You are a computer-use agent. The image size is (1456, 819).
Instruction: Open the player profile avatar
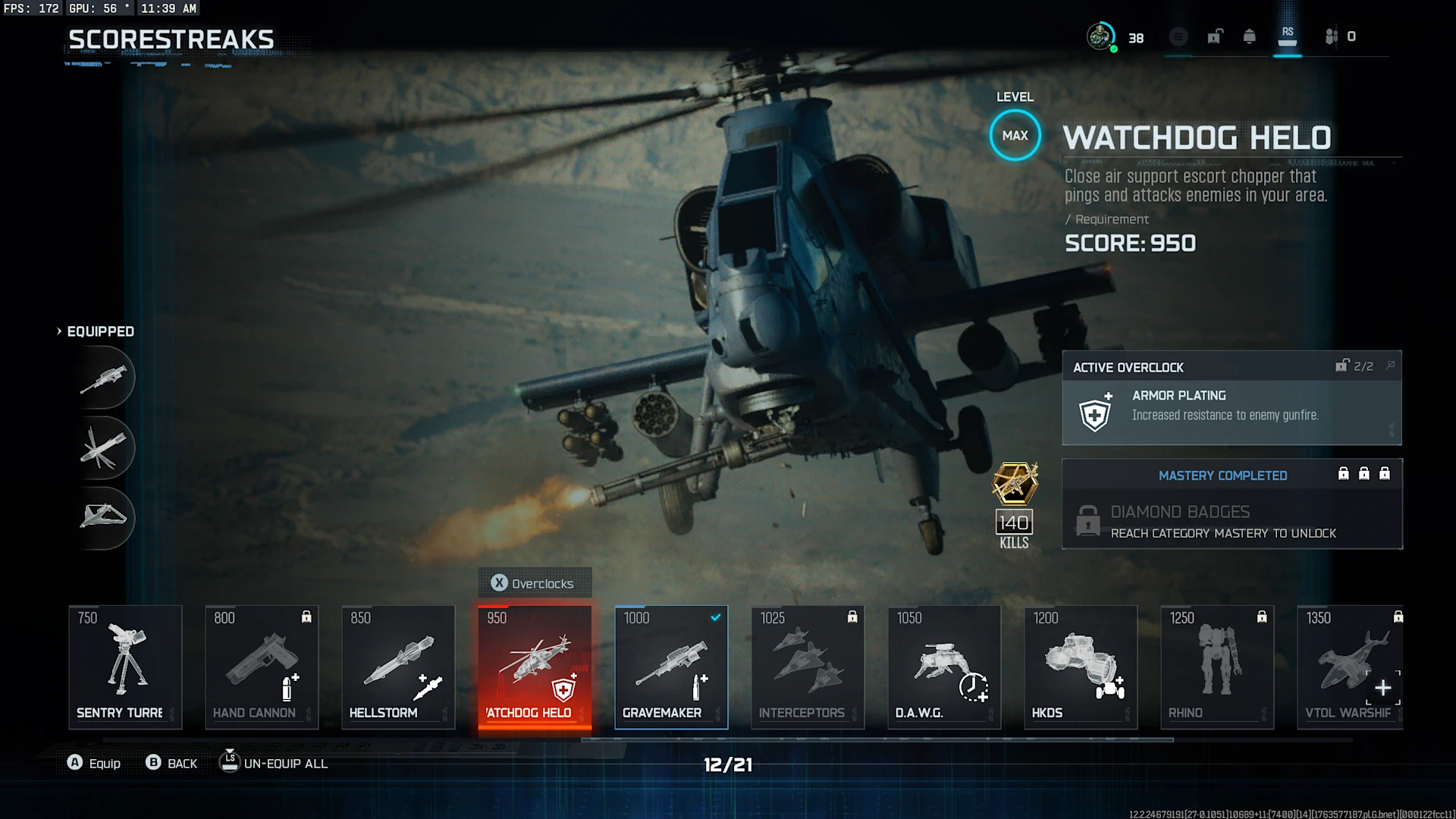(1100, 36)
